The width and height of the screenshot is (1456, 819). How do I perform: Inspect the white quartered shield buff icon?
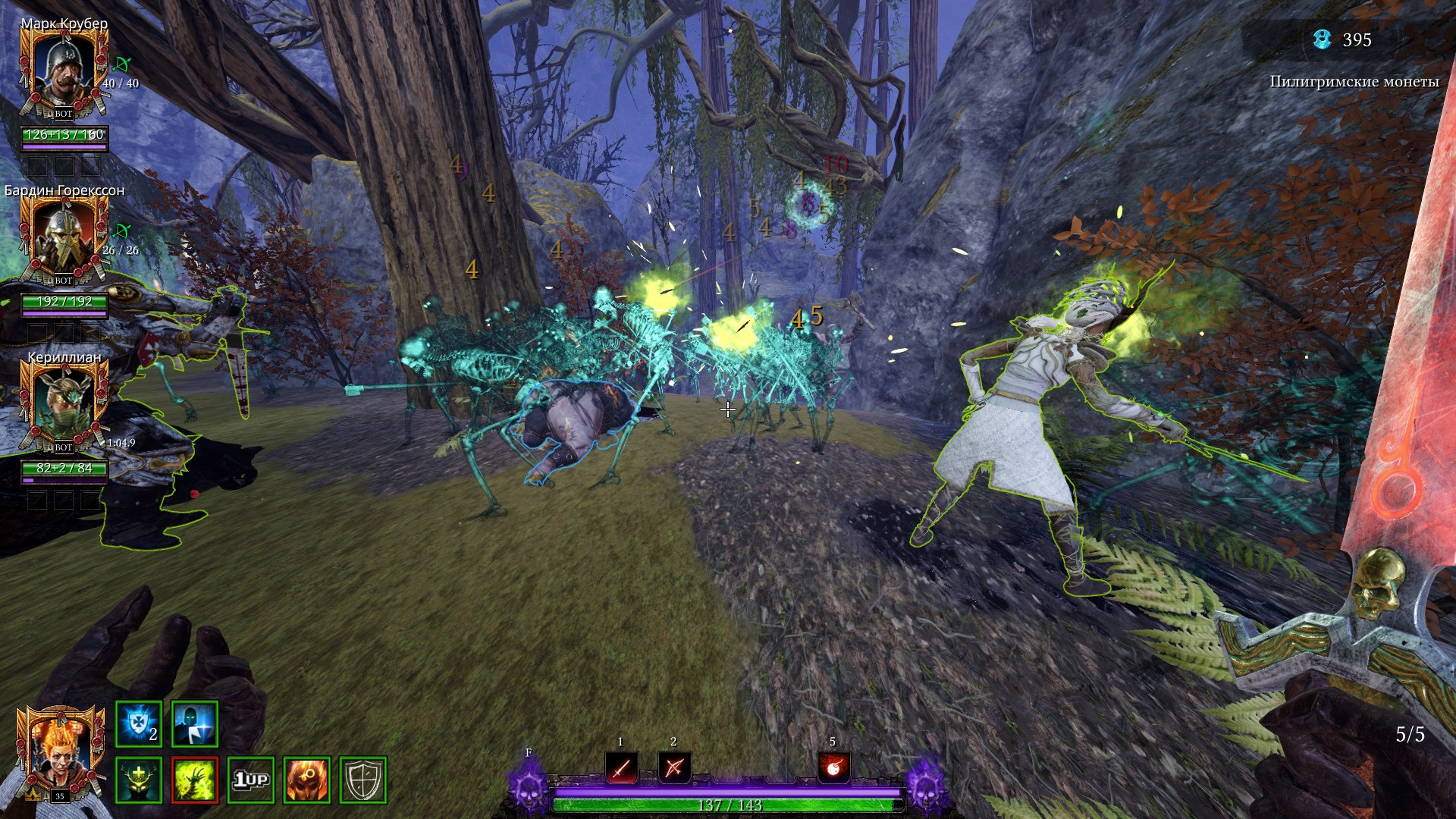point(363,780)
